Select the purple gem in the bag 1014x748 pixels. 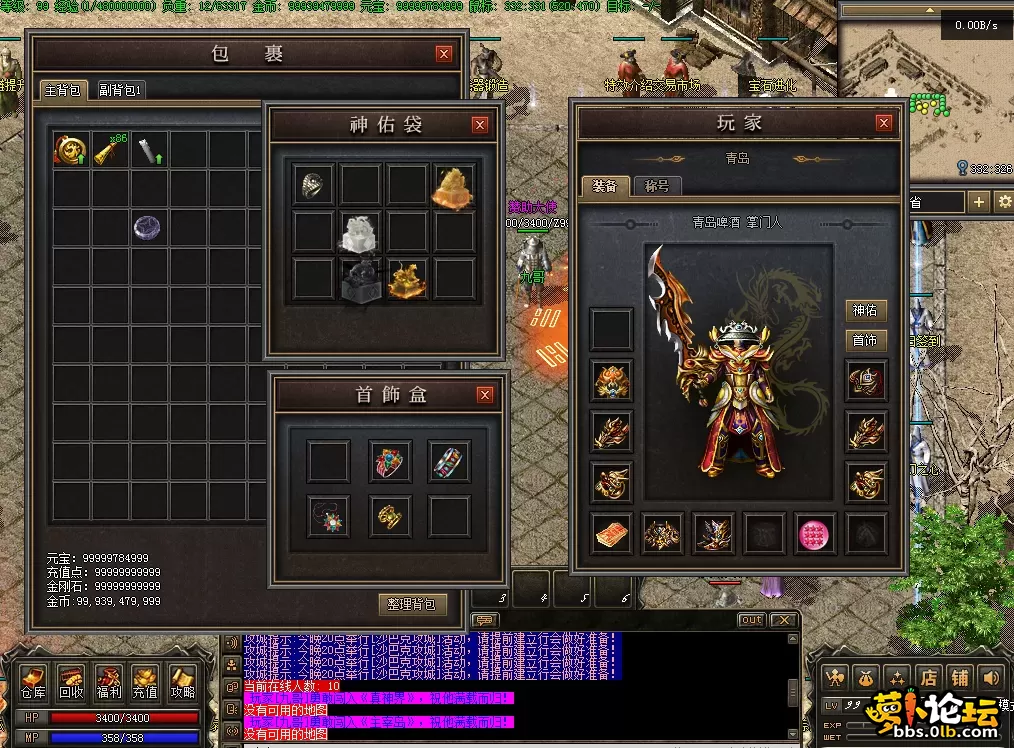tap(148, 228)
